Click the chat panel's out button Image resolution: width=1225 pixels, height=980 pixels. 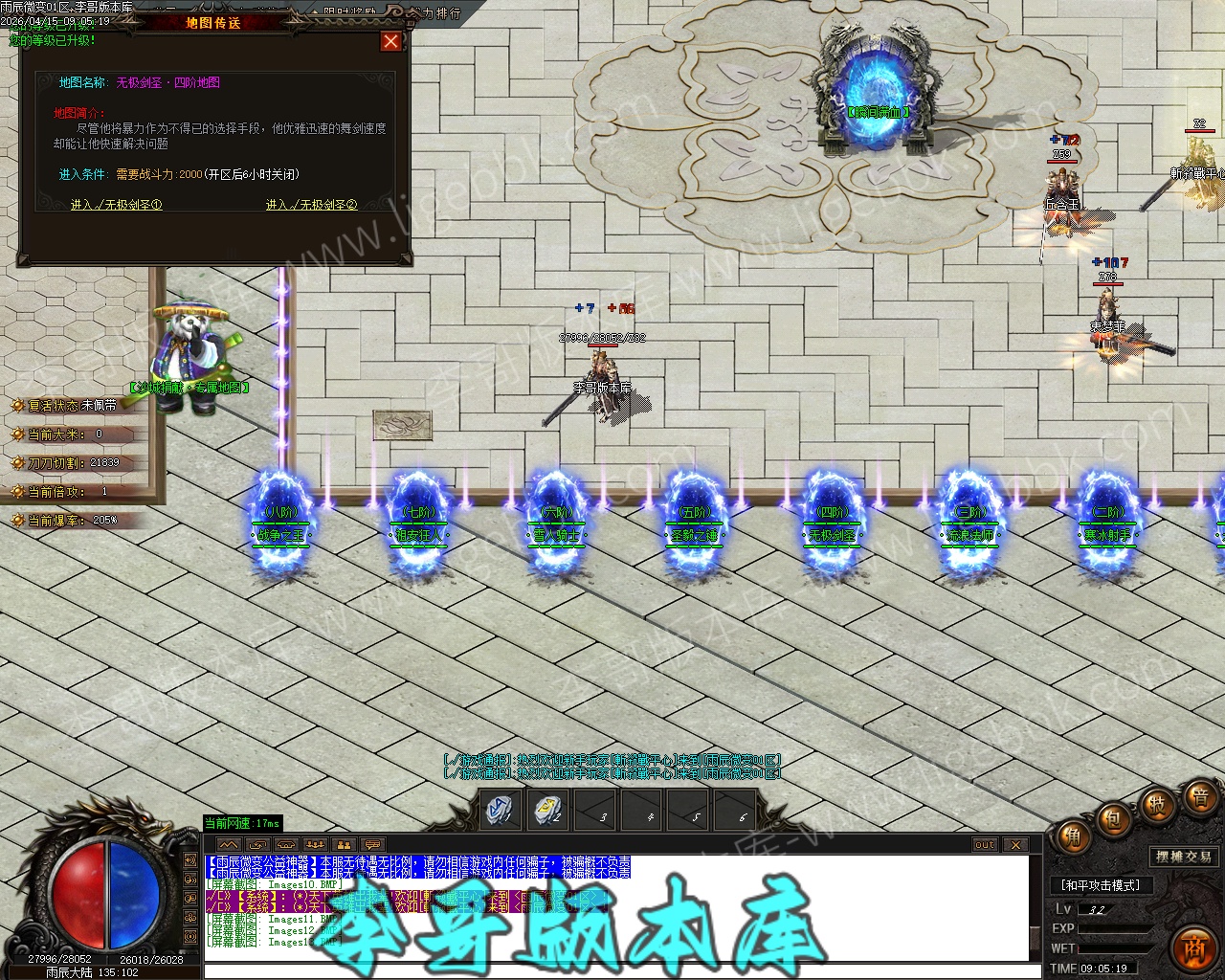coord(985,845)
